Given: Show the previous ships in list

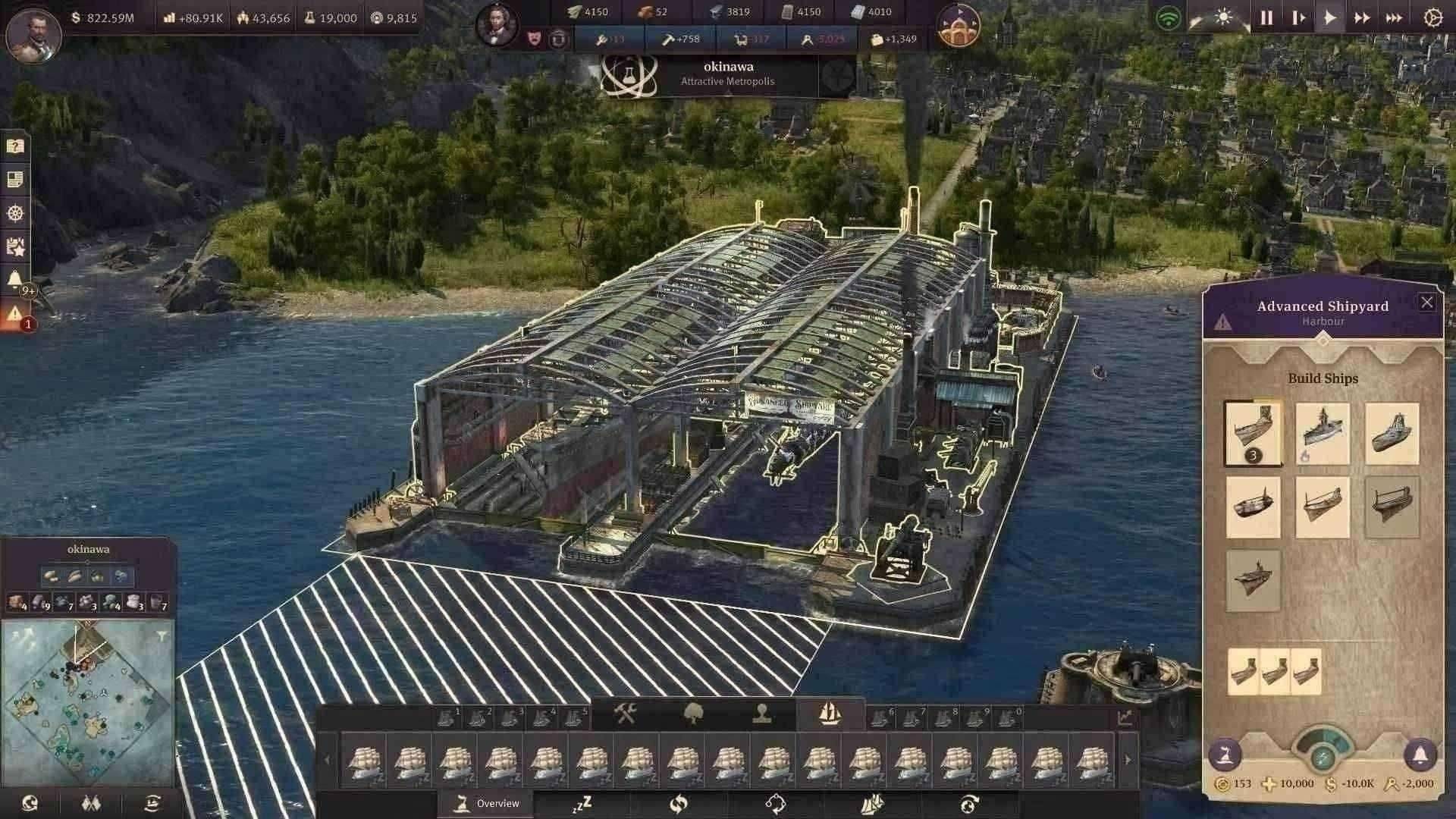Looking at the screenshot, I should pyautogui.click(x=328, y=760).
